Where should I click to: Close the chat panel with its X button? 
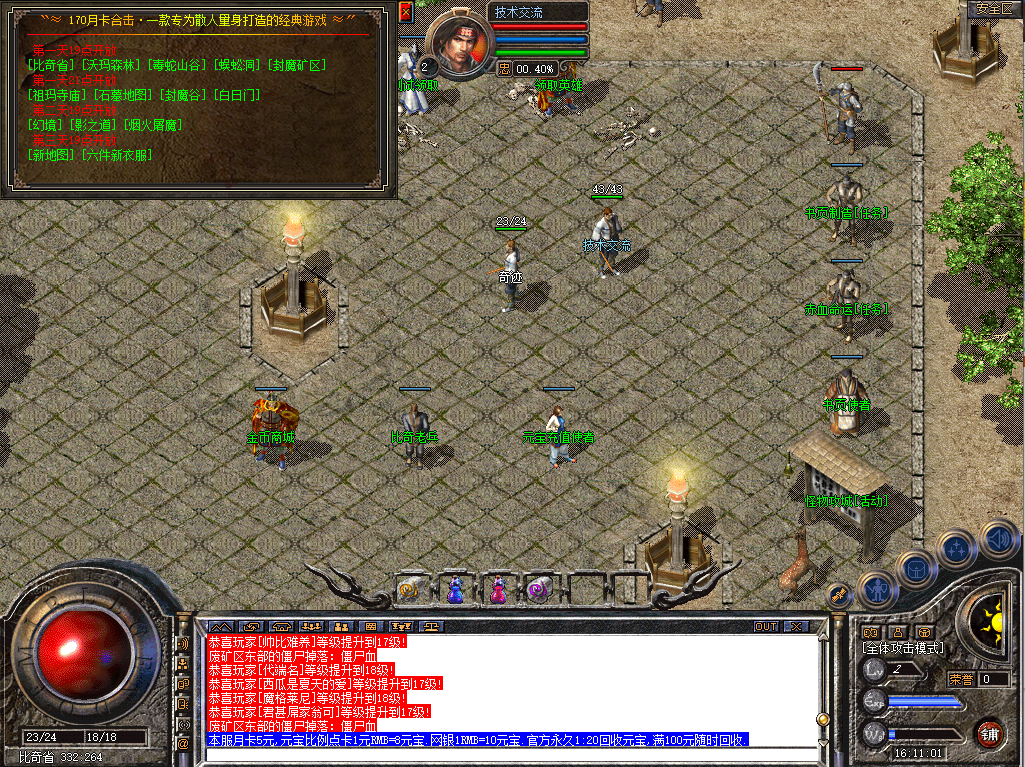click(795, 627)
